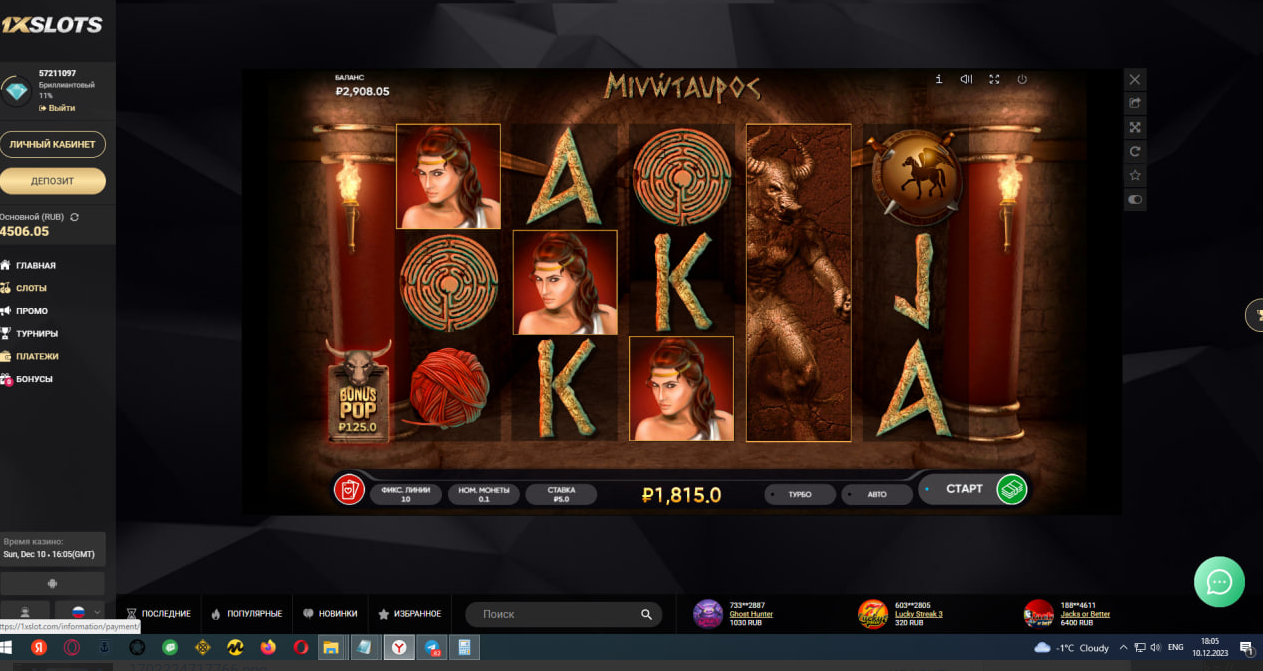Enable ТУРБО spin mode

coord(799,494)
